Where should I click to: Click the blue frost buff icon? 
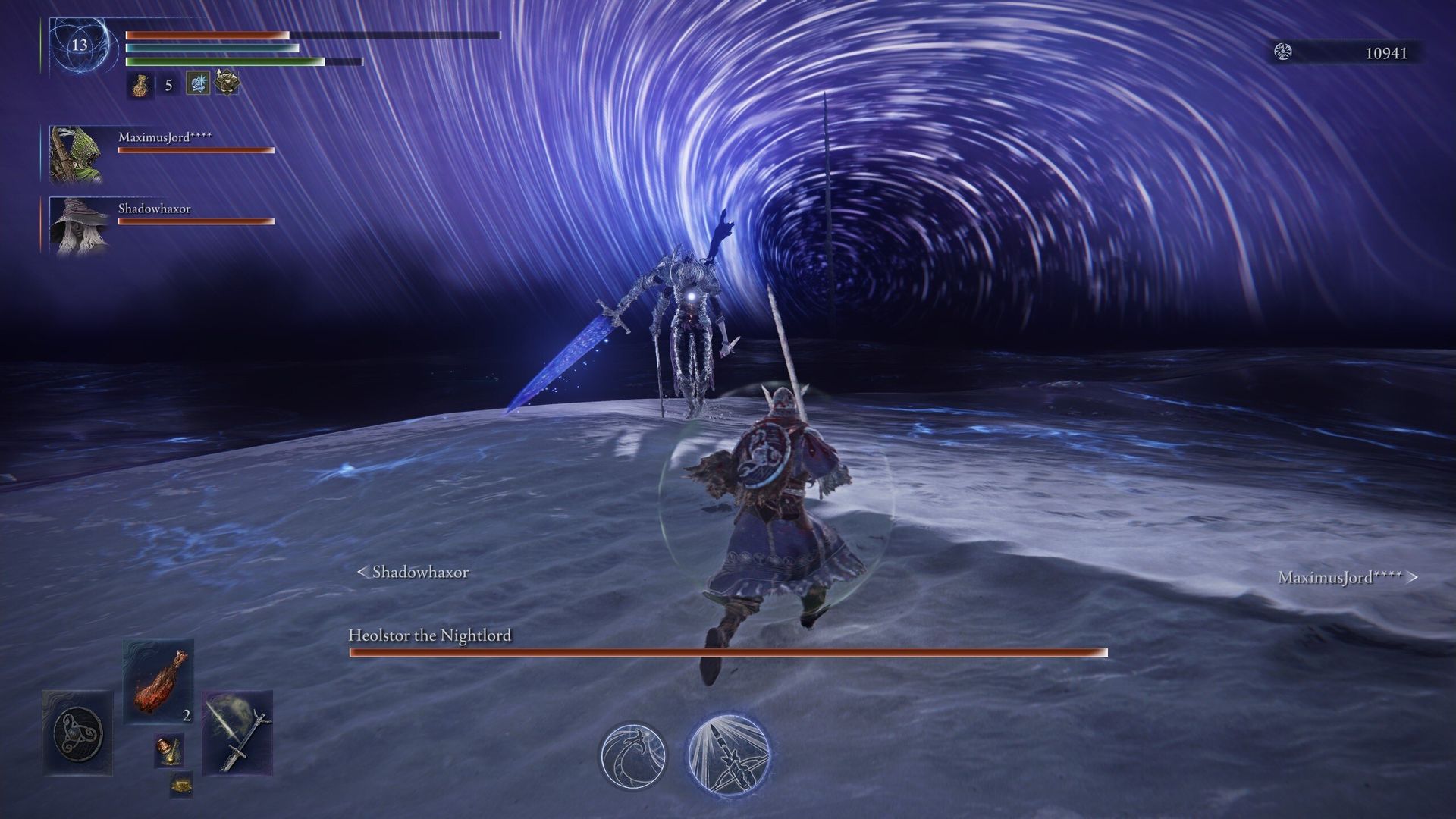pyautogui.click(x=199, y=83)
